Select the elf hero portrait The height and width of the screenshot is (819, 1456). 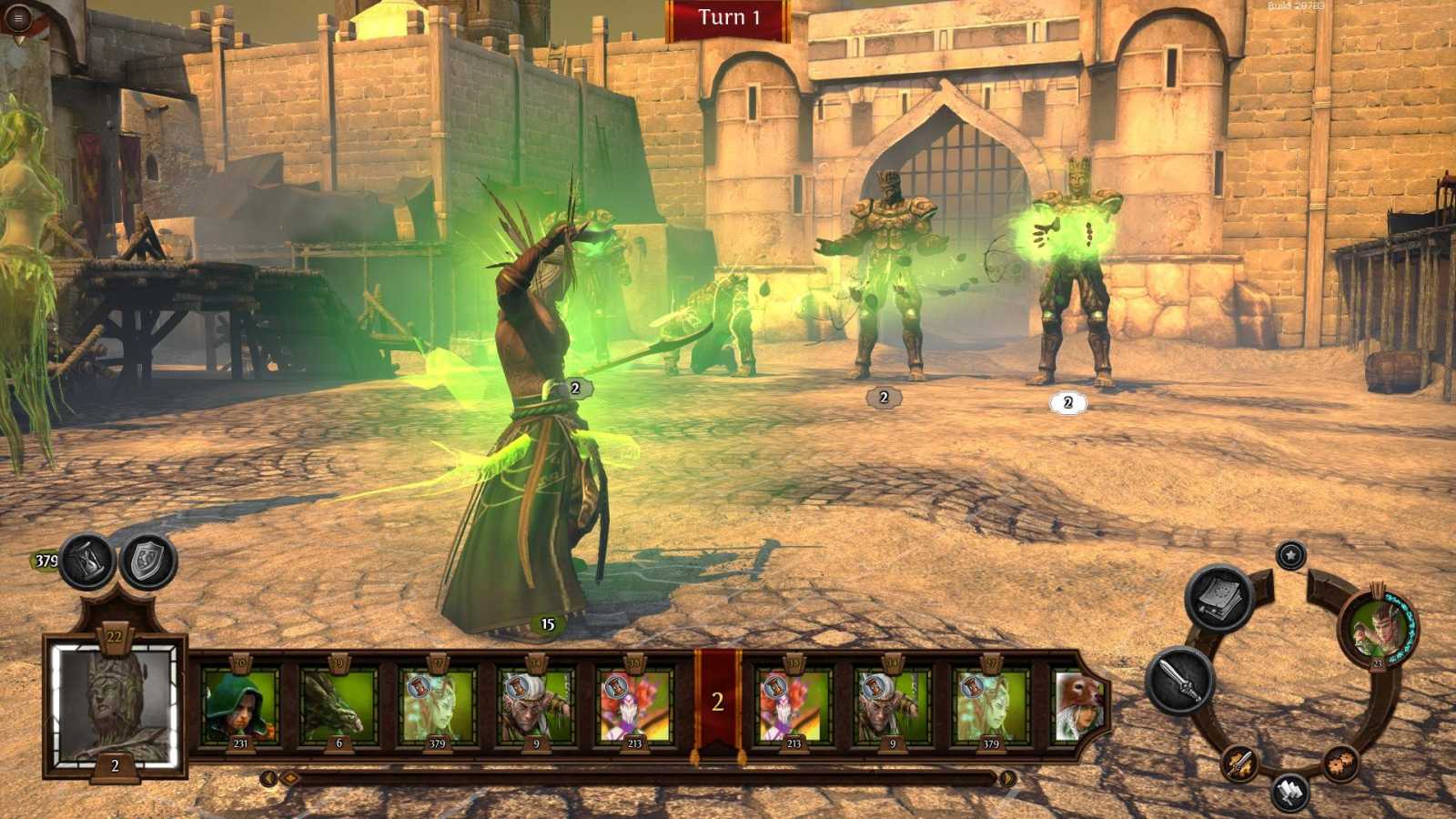1377,627
